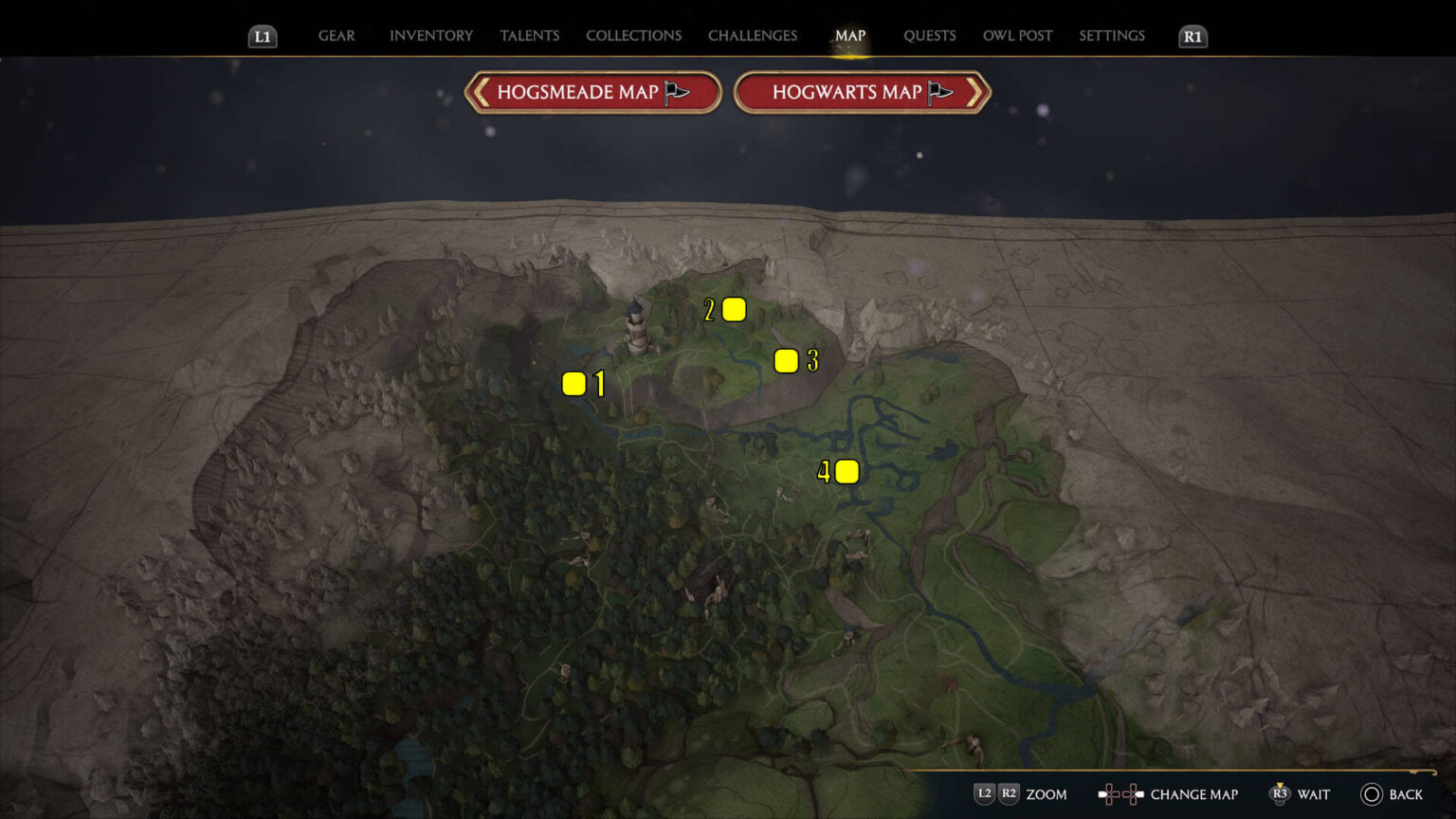Open Owl Post from the top bar
Image resolution: width=1456 pixels, height=819 pixels.
(x=1017, y=35)
